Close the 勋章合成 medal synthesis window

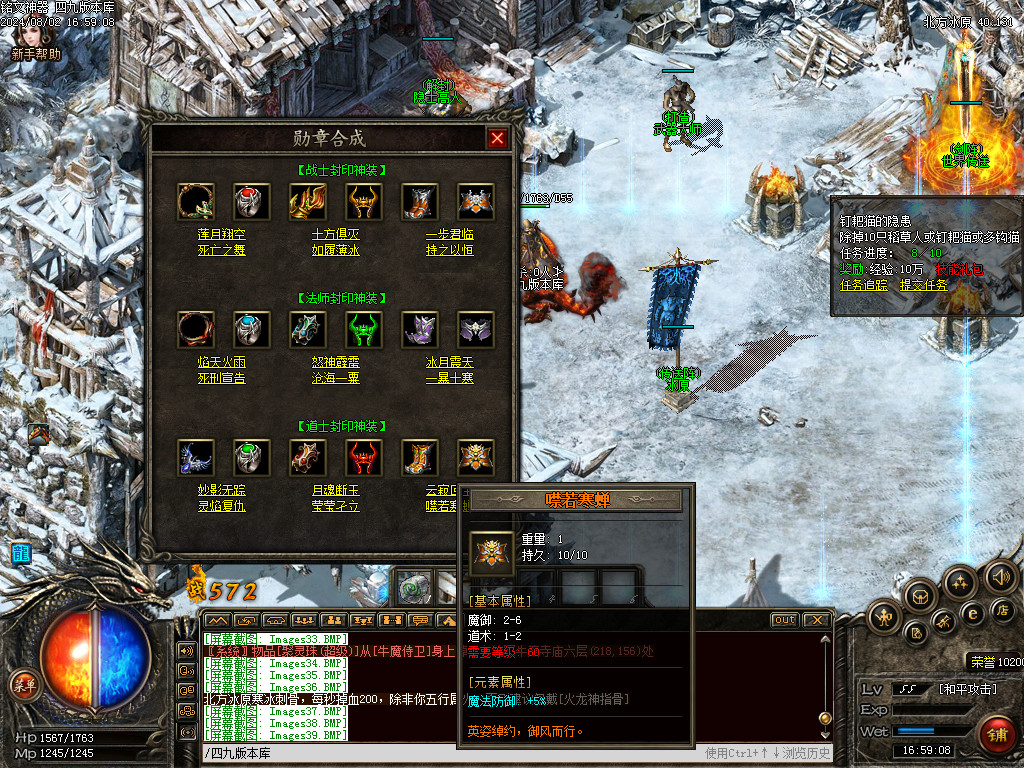[x=497, y=138]
